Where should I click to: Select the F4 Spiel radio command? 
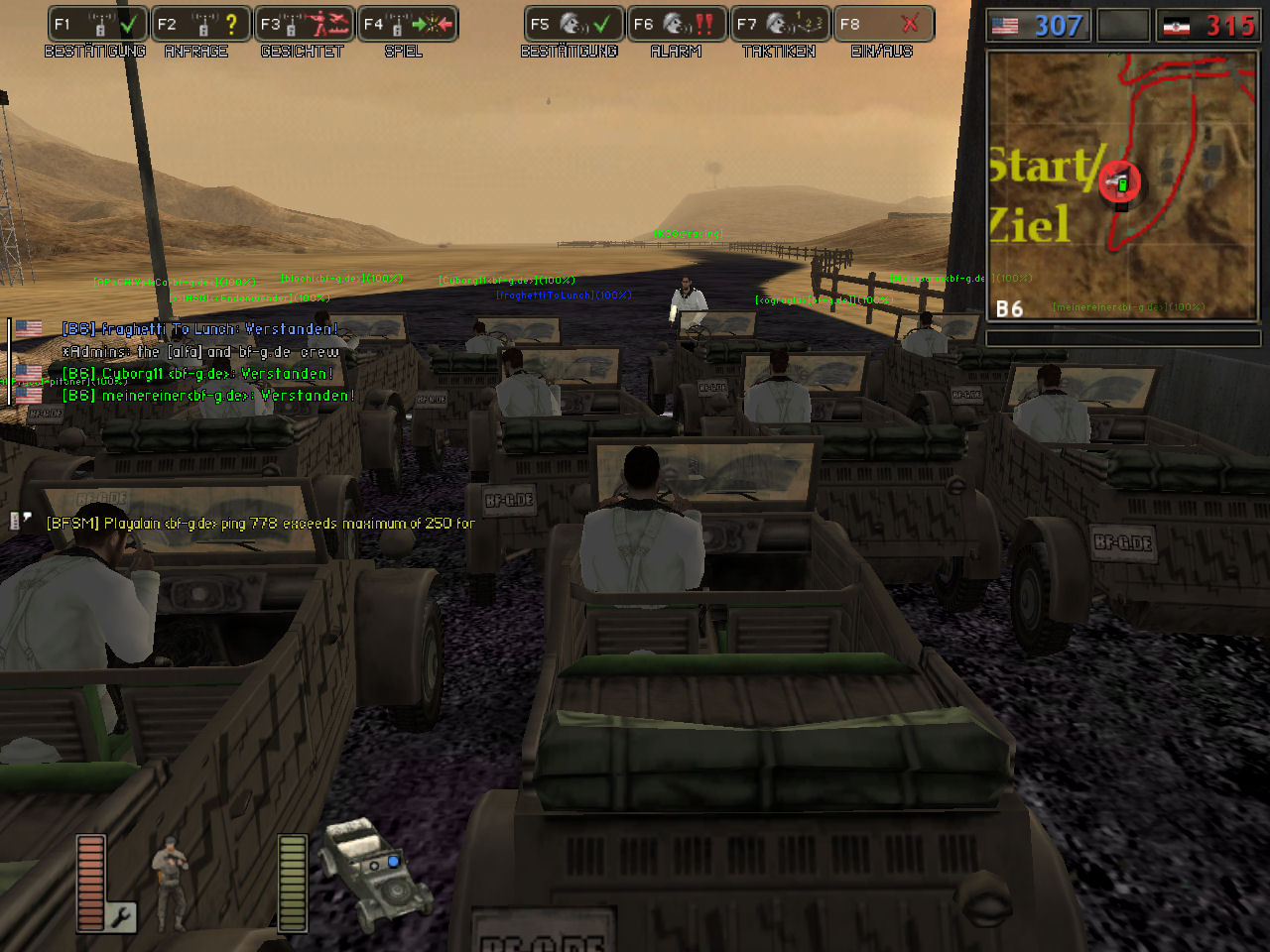point(408,24)
